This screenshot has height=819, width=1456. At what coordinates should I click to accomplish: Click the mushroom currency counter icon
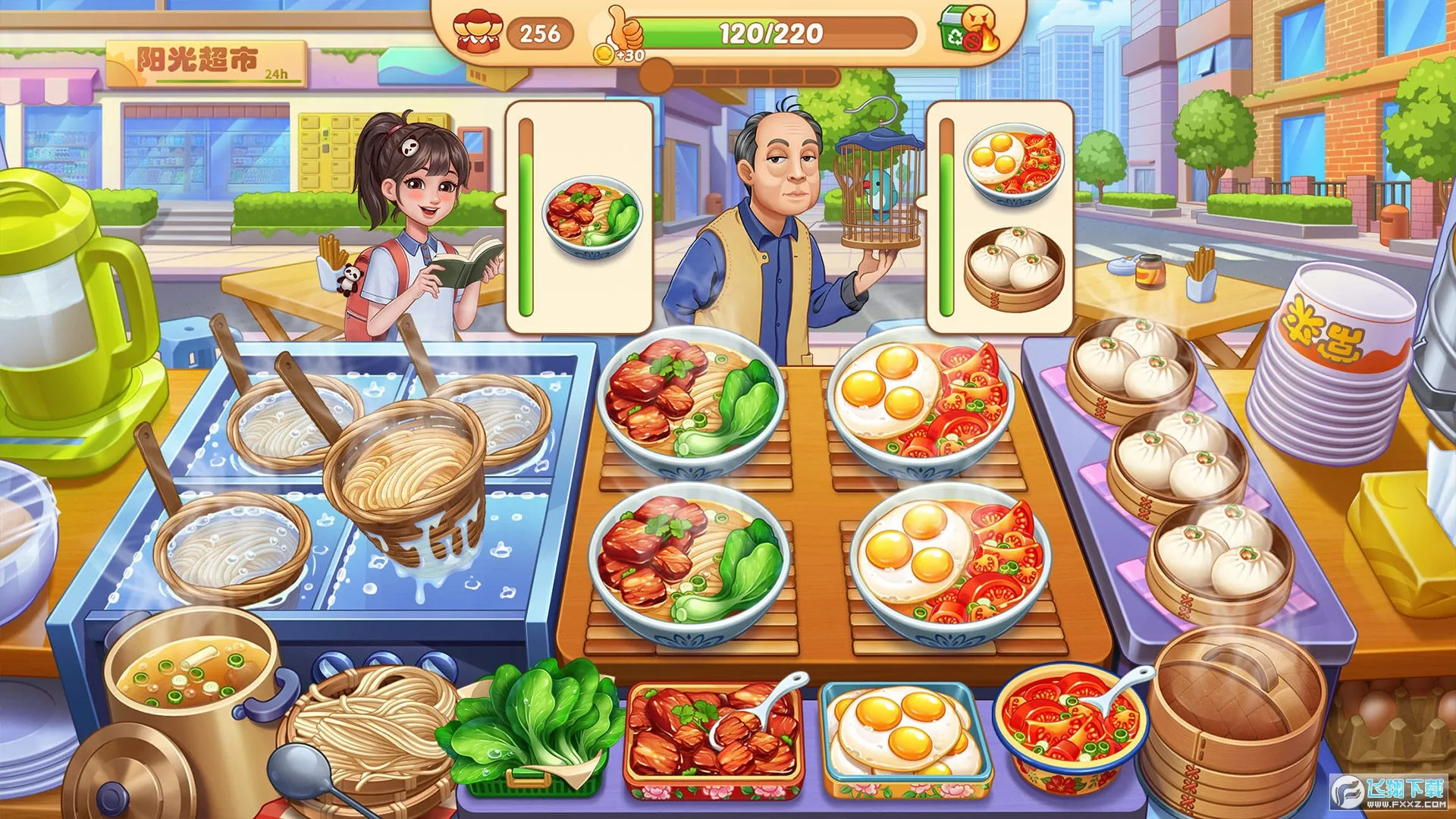pyautogui.click(x=478, y=30)
